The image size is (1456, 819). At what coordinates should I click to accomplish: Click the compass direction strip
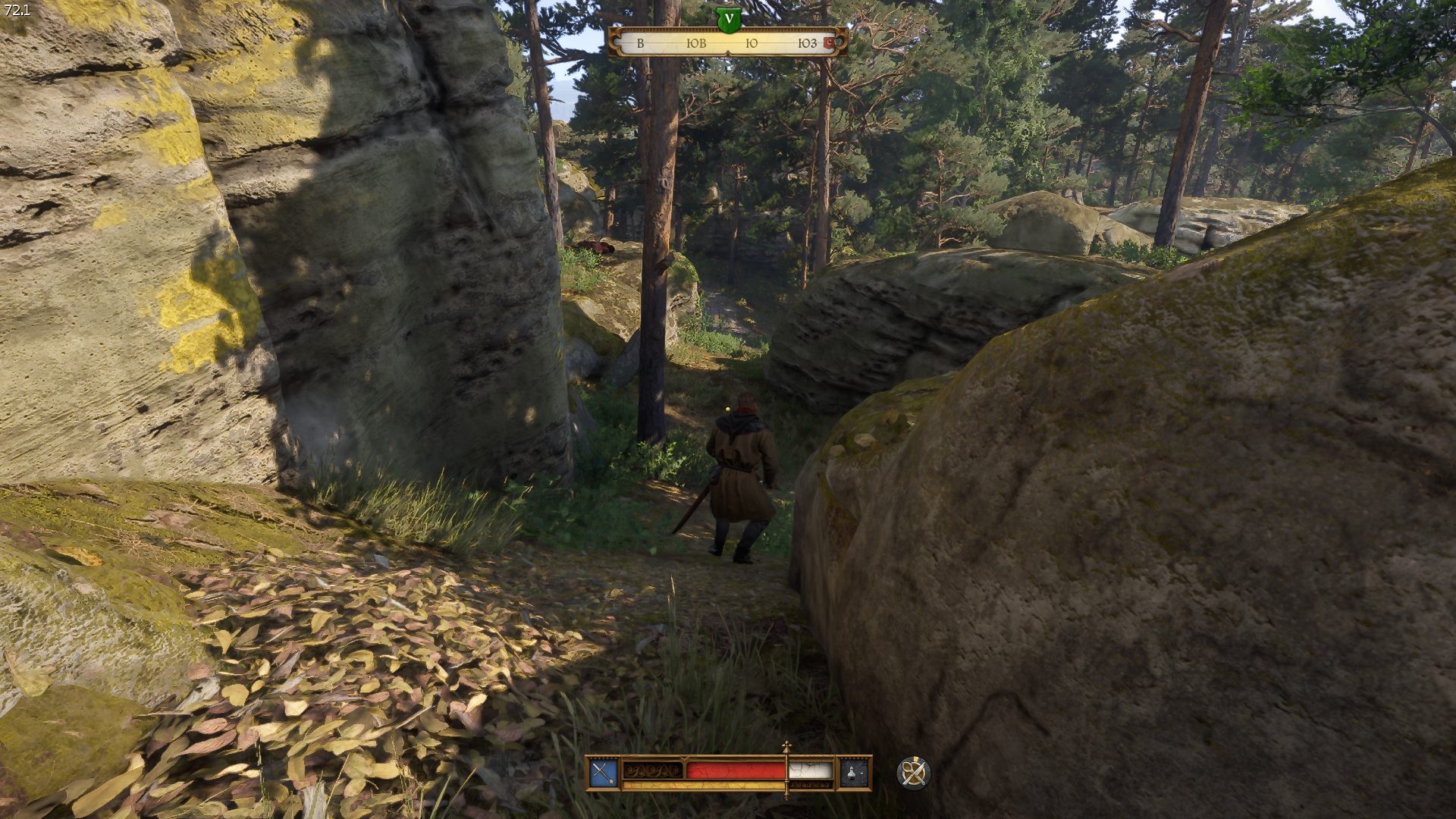pyautogui.click(x=726, y=43)
